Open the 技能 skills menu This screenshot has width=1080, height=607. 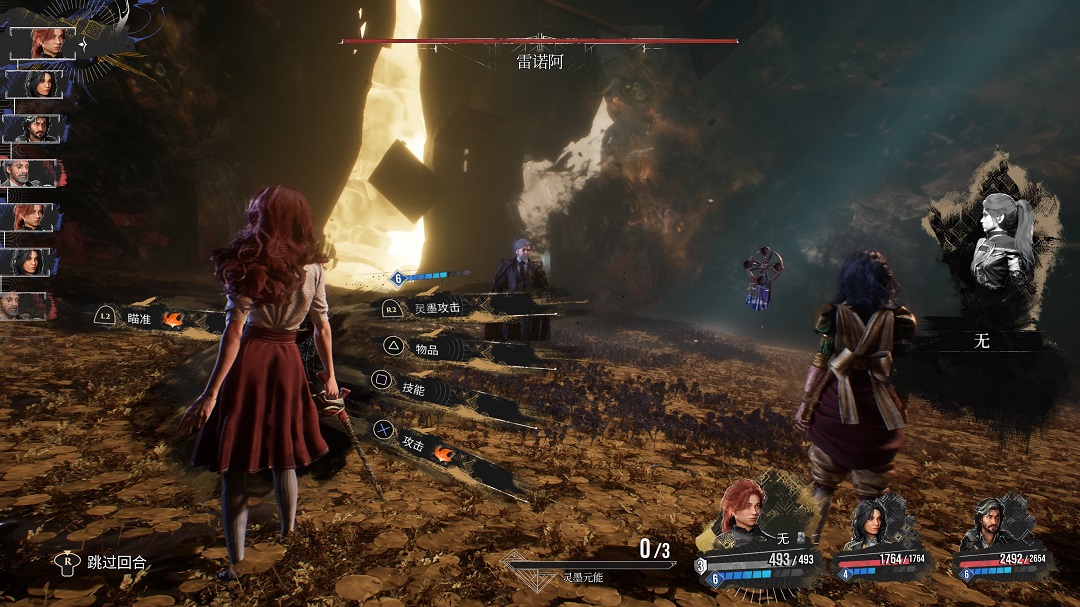(x=412, y=388)
